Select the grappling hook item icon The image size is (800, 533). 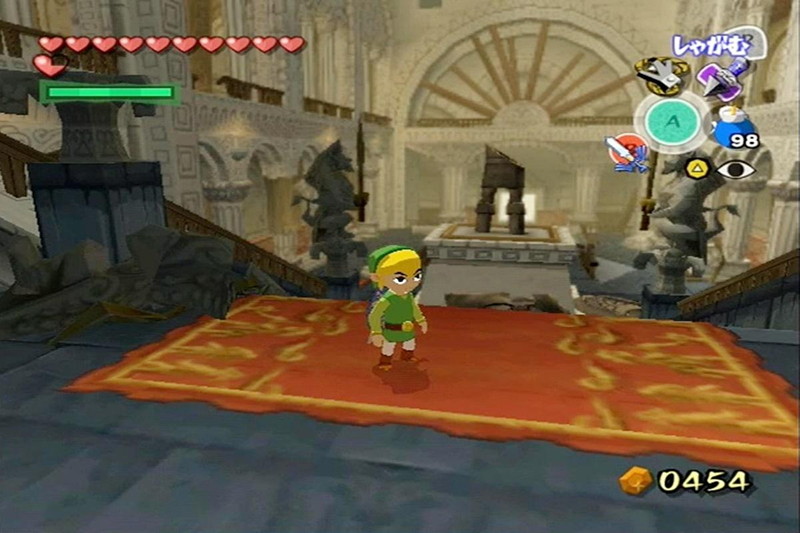pyautogui.click(x=661, y=75)
